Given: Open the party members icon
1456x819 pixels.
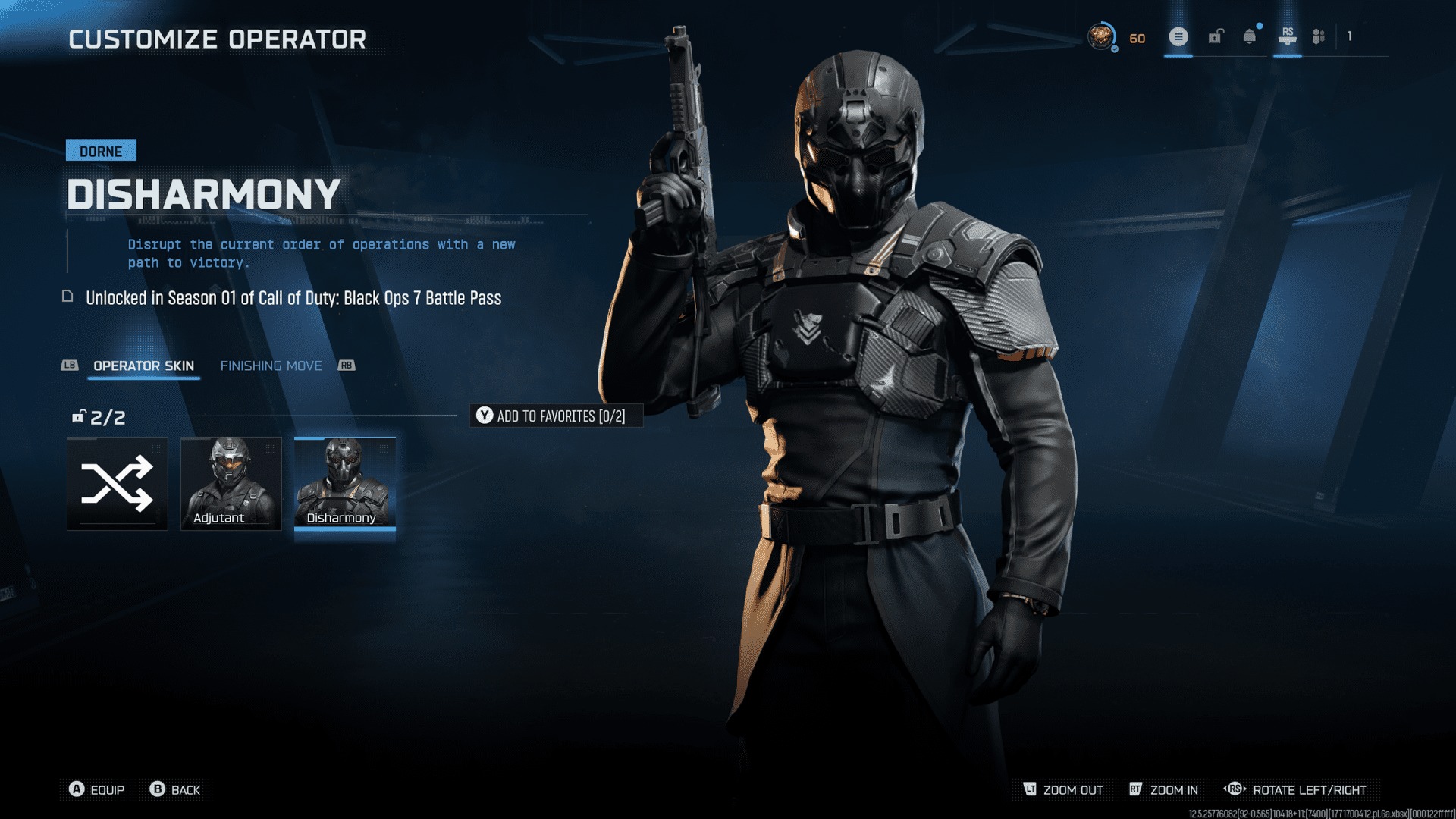Looking at the screenshot, I should pyautogui.click(x=1319, y=36).
